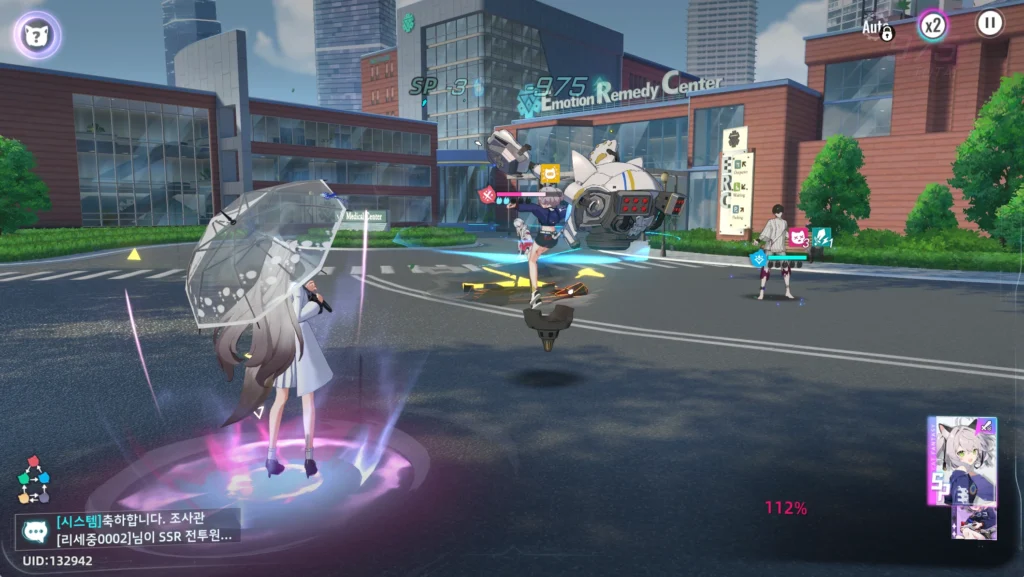Pause the battle
Image resolution: width=1024 pixels, height=577 pixels.
tap(989, 24)
